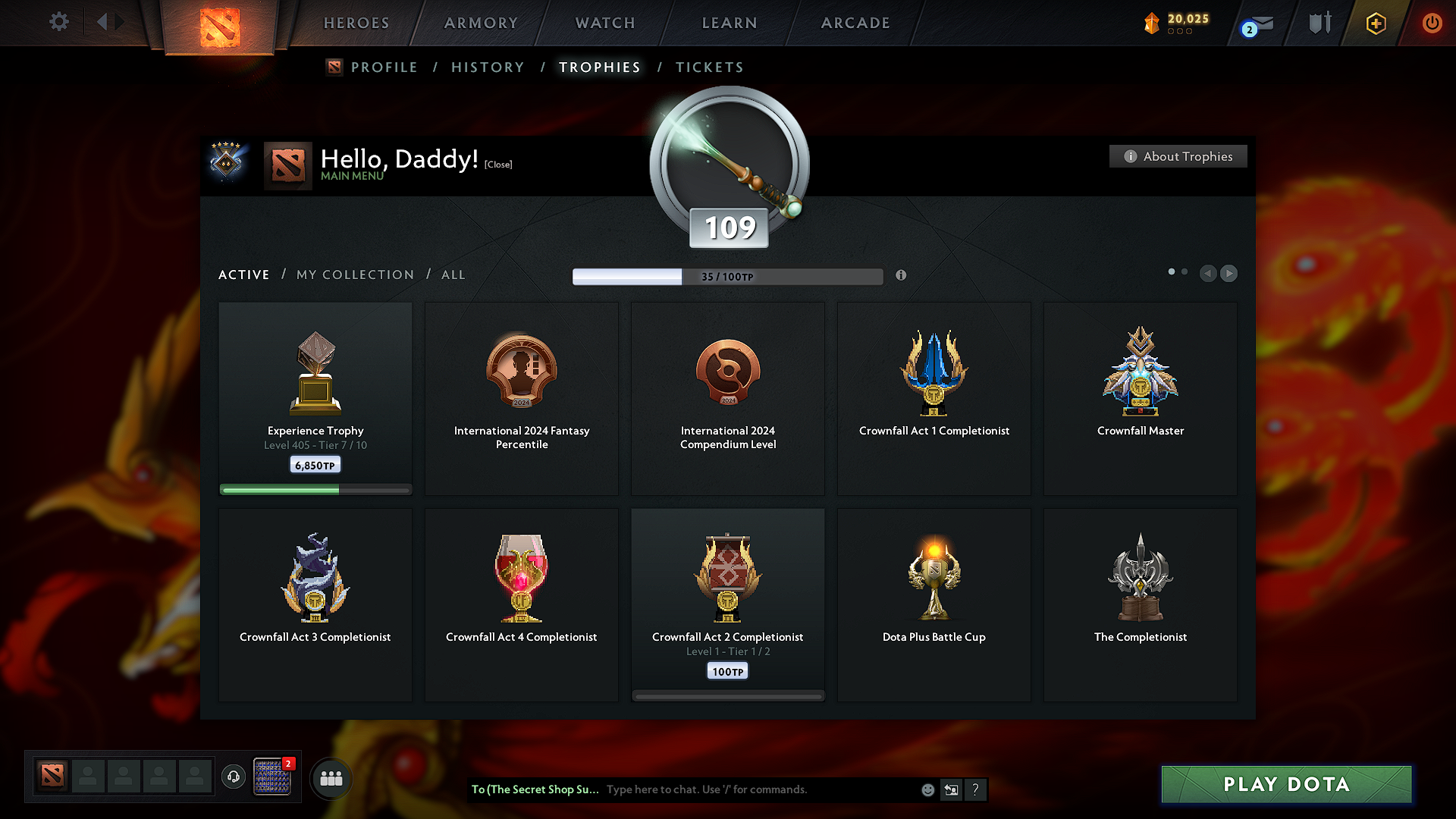Select the Learn menu entry

730,23
